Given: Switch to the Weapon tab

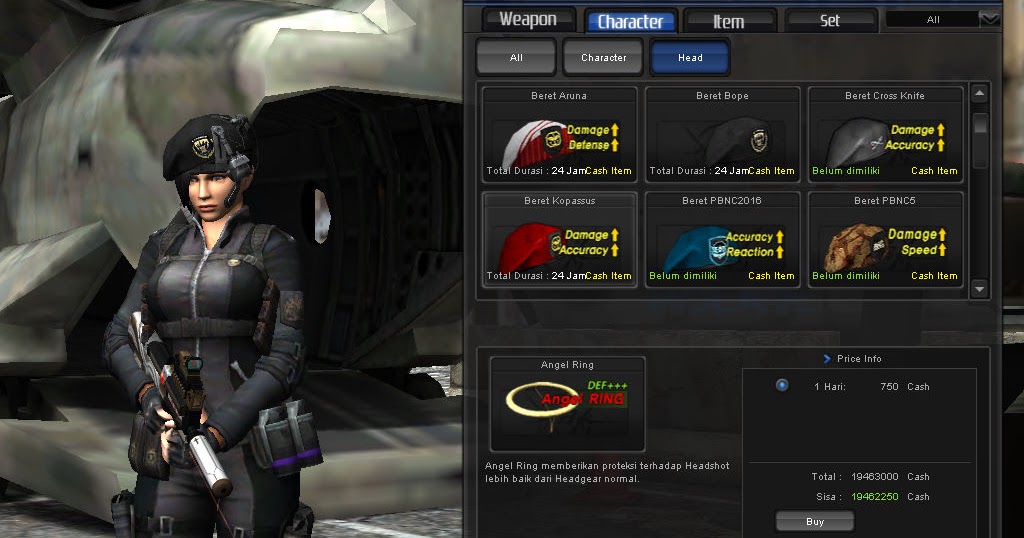Looking at the screenshot, I should tap(528, 20).
